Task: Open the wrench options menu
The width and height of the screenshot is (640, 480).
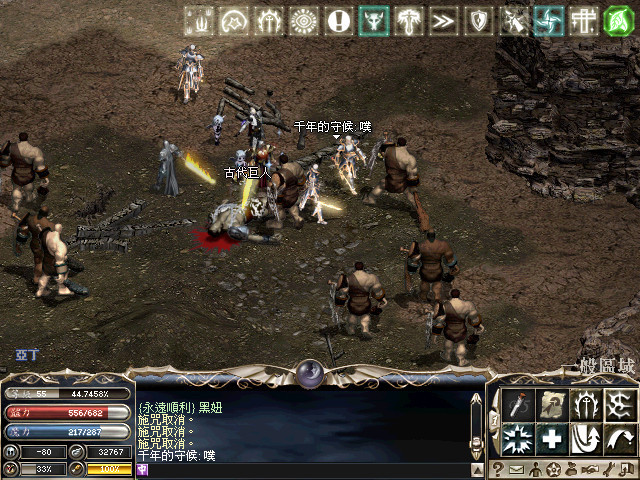Action: [606, 470]
